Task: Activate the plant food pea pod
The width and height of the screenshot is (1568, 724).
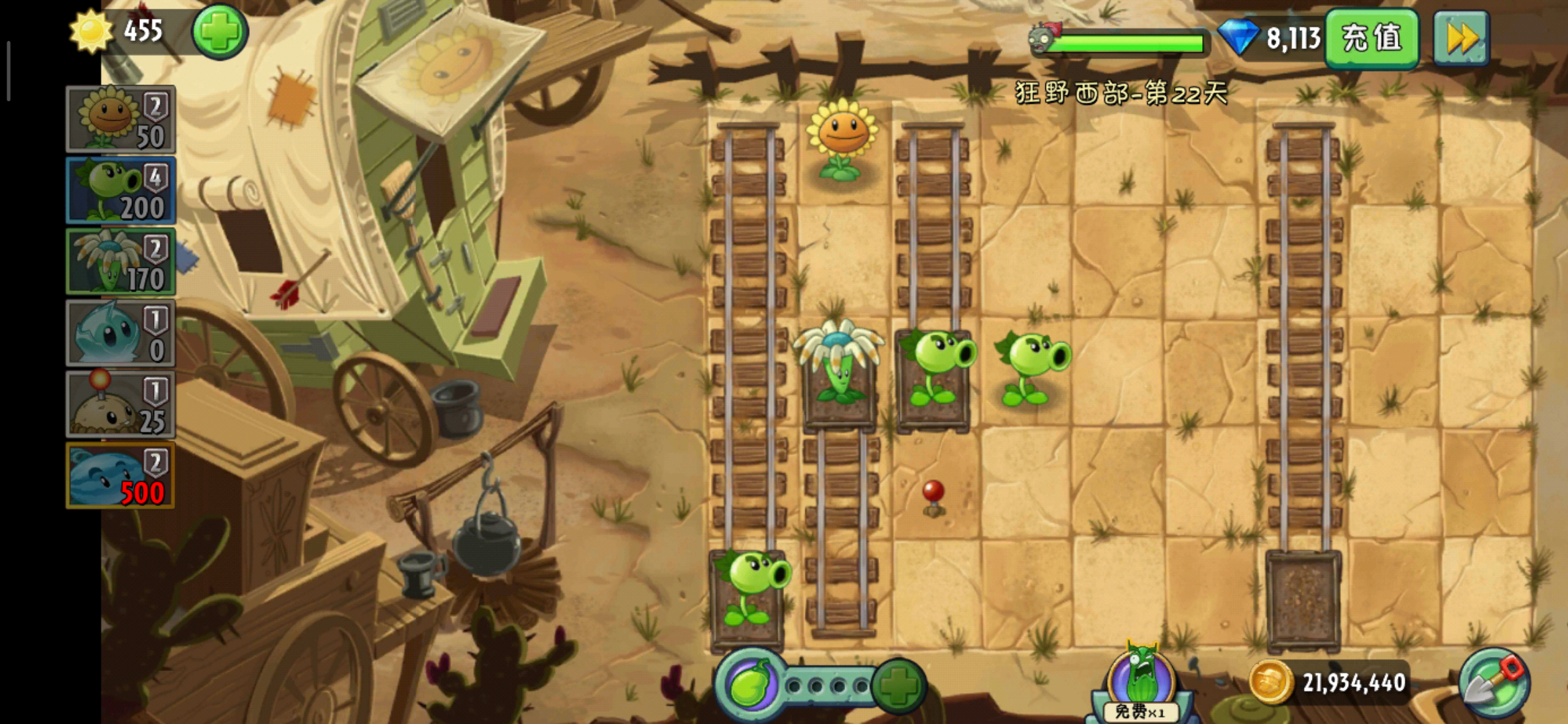Action: pyautogui.click(x=749, y=684)
